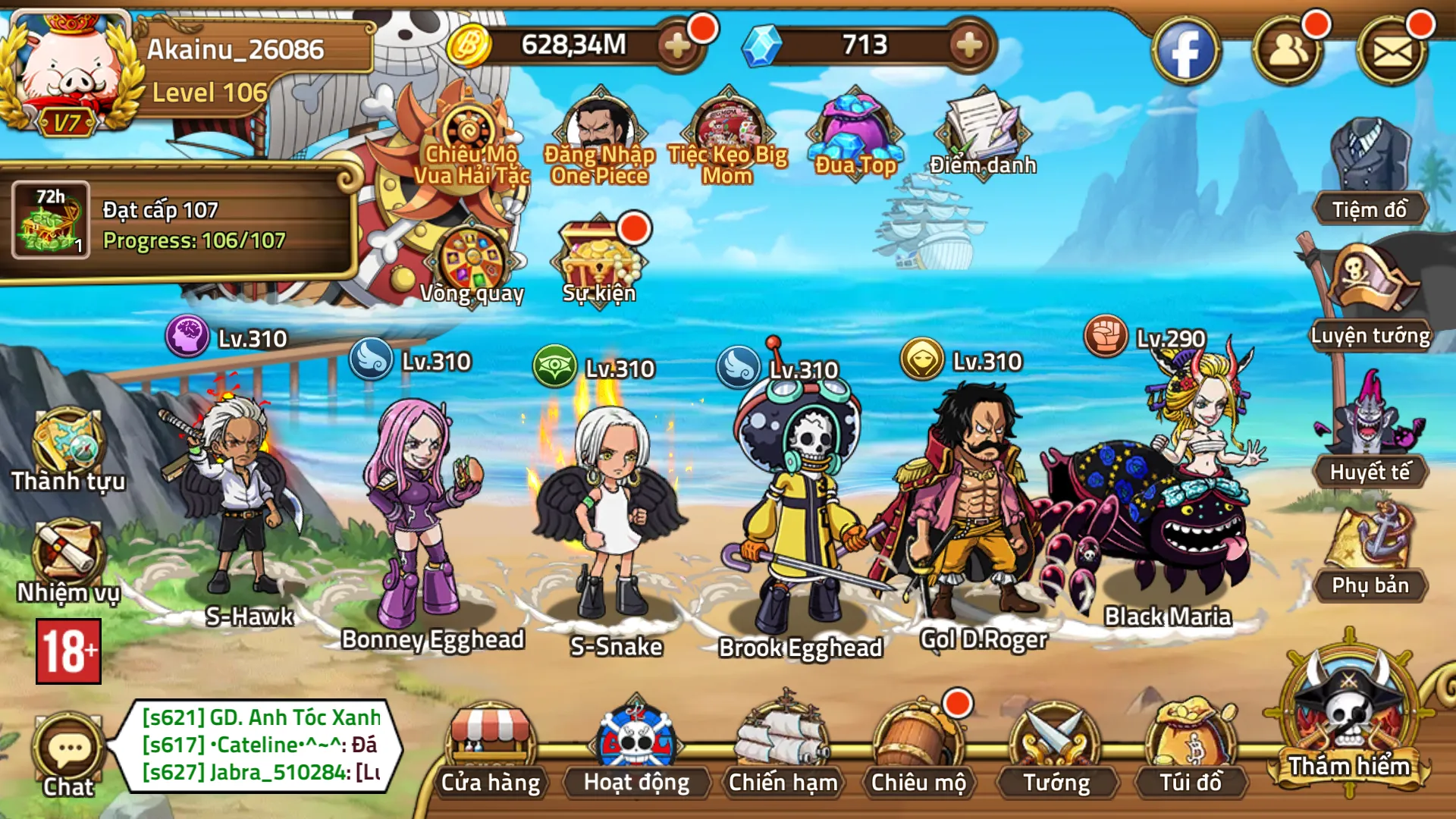Tap the Đua Top gem event icon
Image resolution: width=1456 pixels, height=819 pixels.
[x=855, y=129]
